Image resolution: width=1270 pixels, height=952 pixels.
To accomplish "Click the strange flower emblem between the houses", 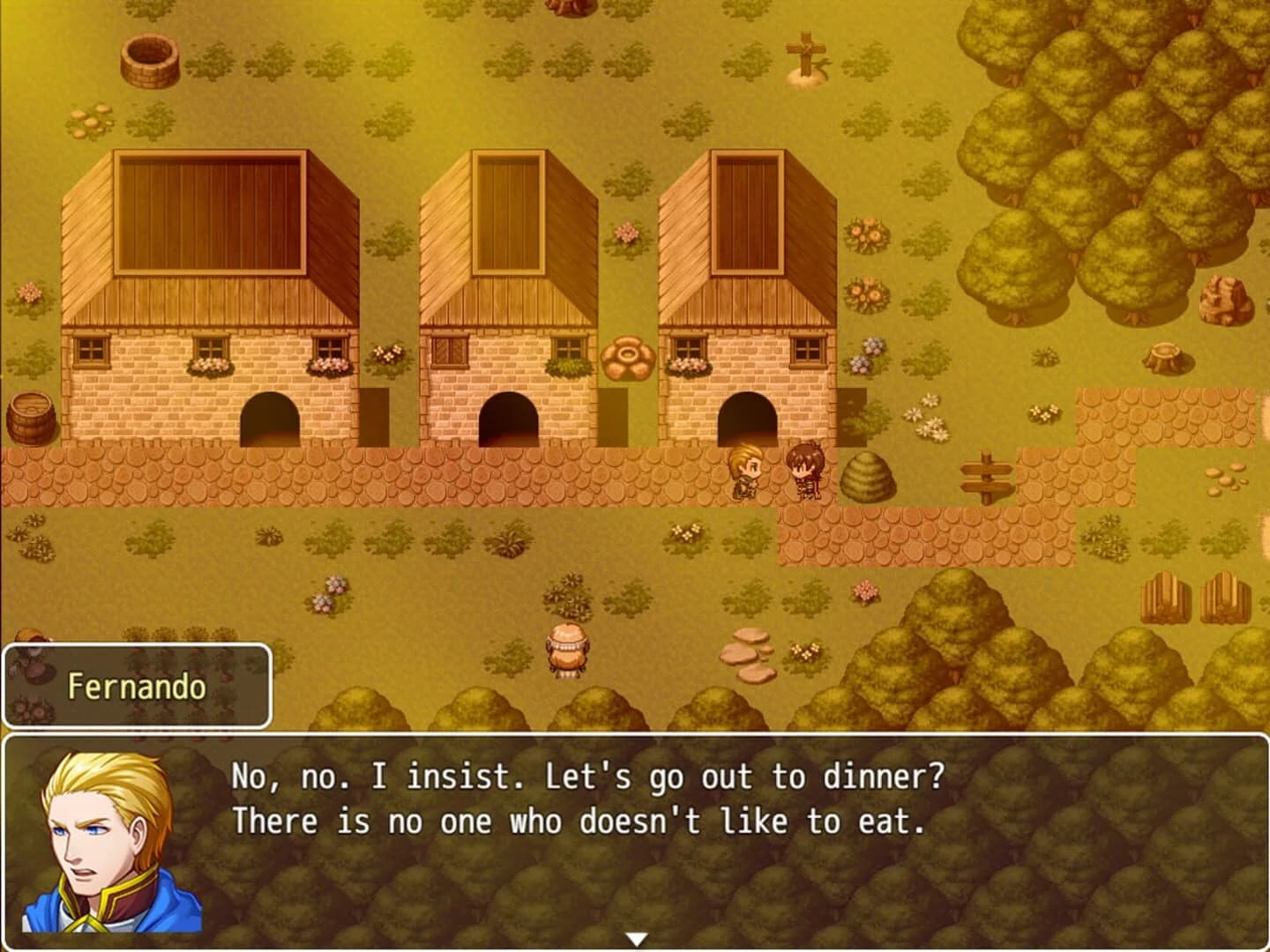I will (628, 357).
